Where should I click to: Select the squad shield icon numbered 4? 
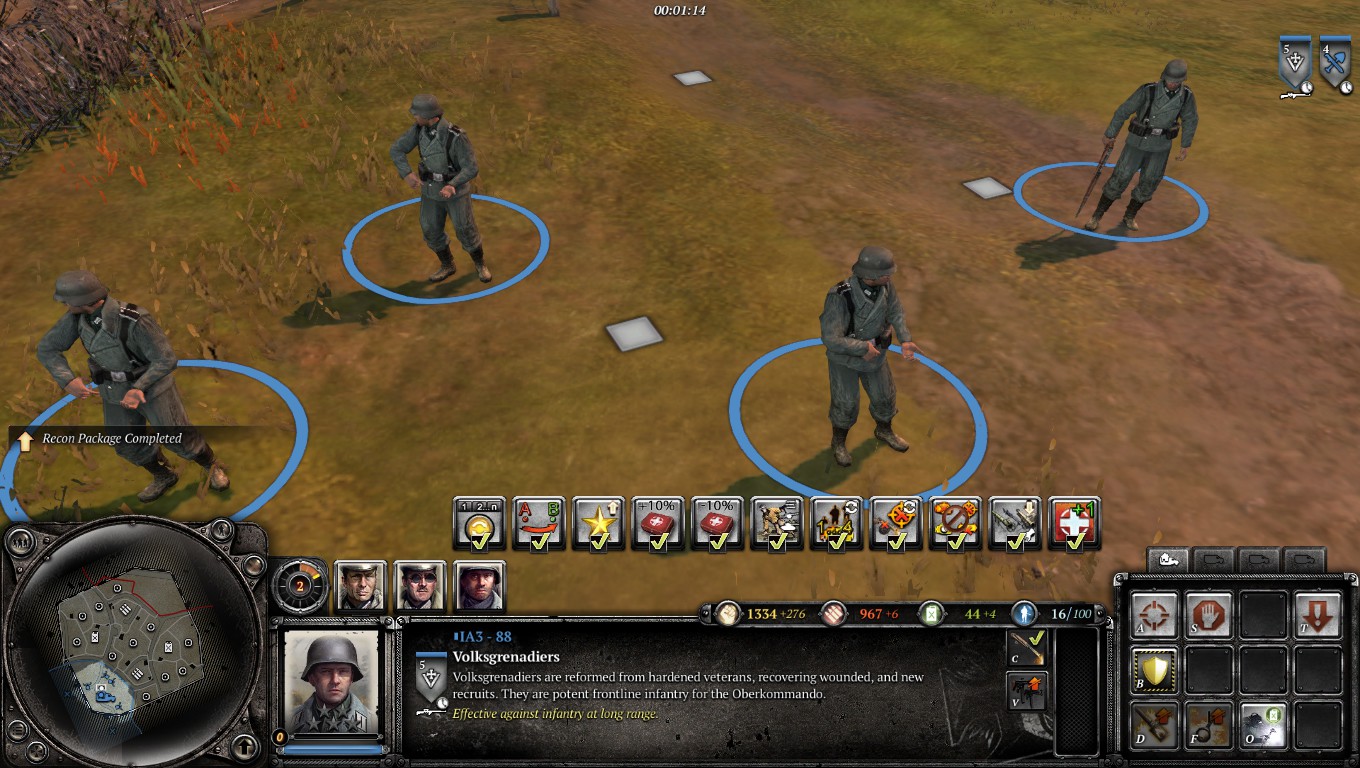(x=1335, y=66)
